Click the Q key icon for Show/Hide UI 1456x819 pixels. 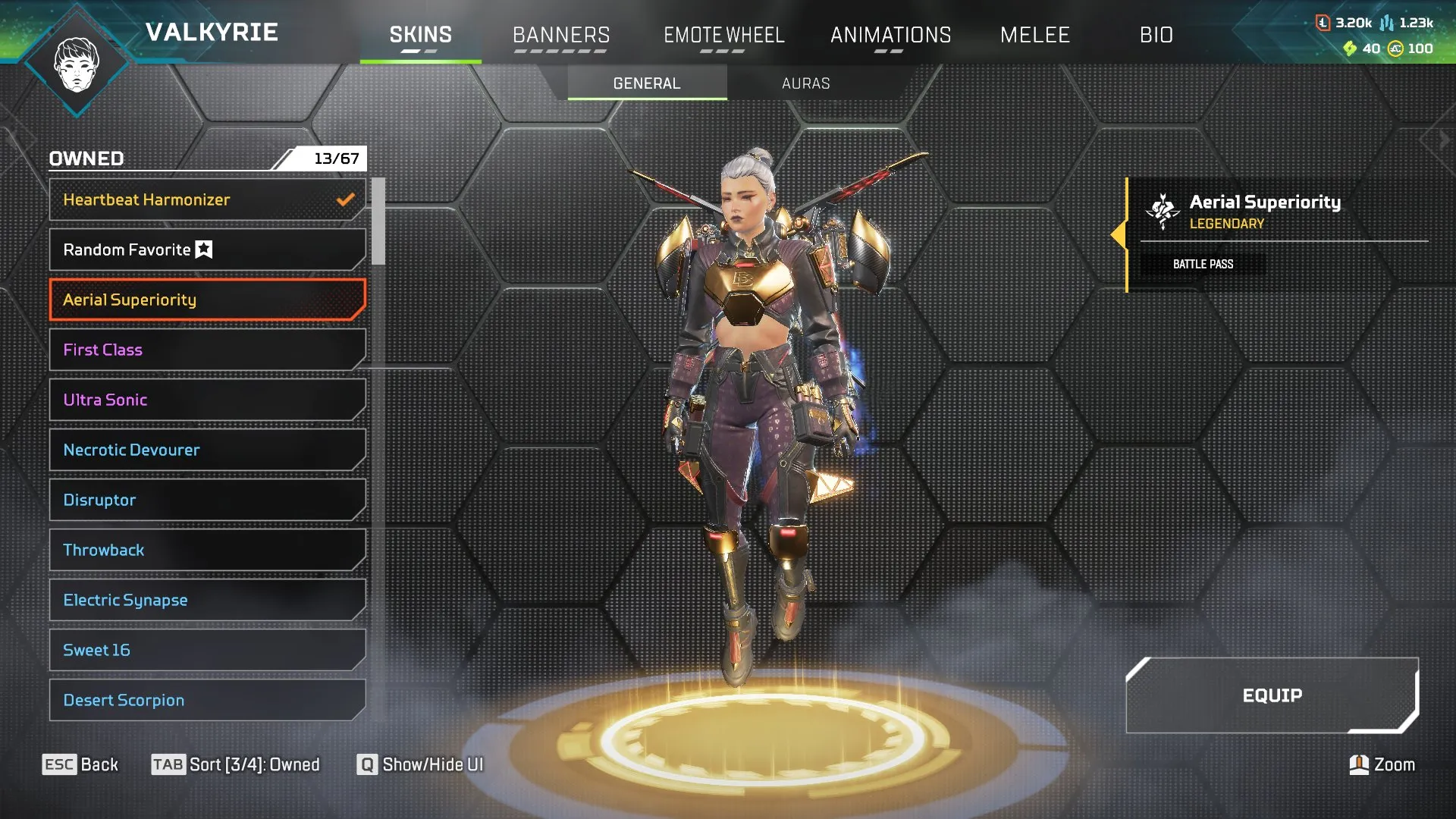point(367,765)
